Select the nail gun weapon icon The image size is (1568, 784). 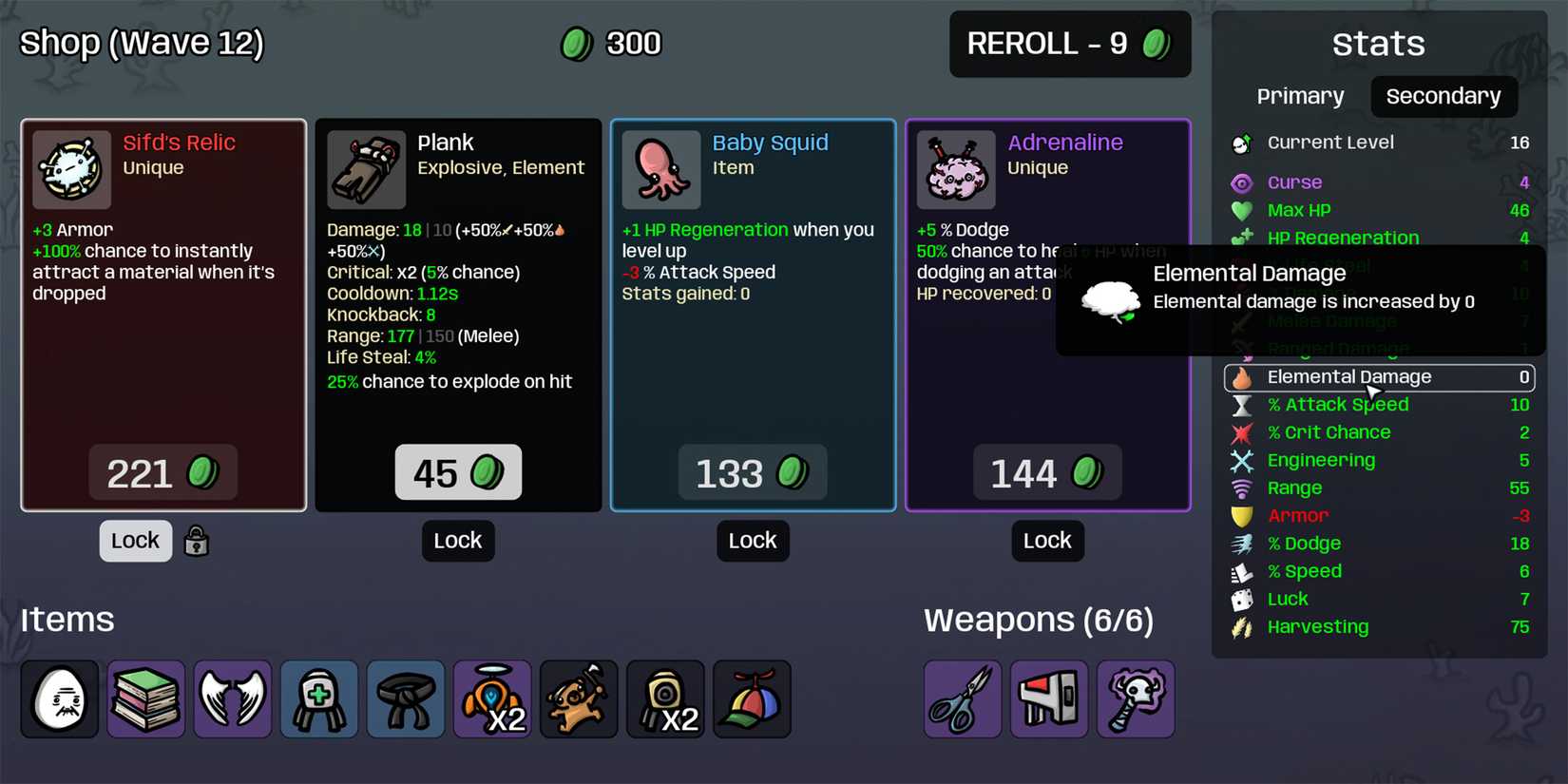pos(1048,699)
